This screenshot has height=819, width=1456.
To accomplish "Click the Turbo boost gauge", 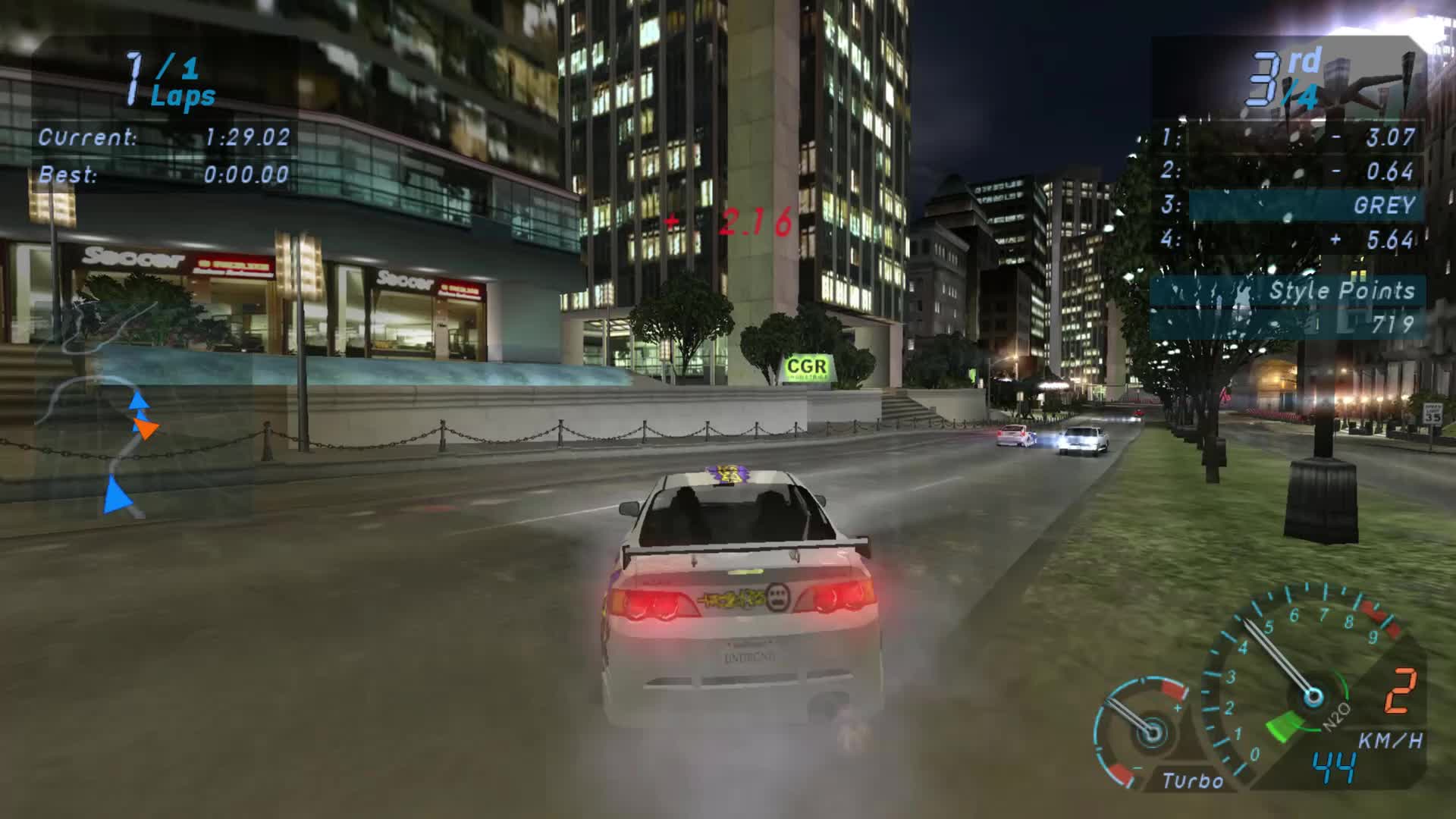I will coord(1152,734).
